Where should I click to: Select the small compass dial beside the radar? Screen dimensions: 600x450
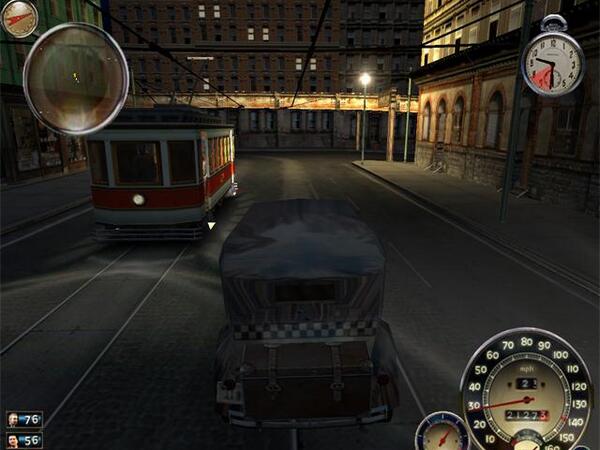18,17
